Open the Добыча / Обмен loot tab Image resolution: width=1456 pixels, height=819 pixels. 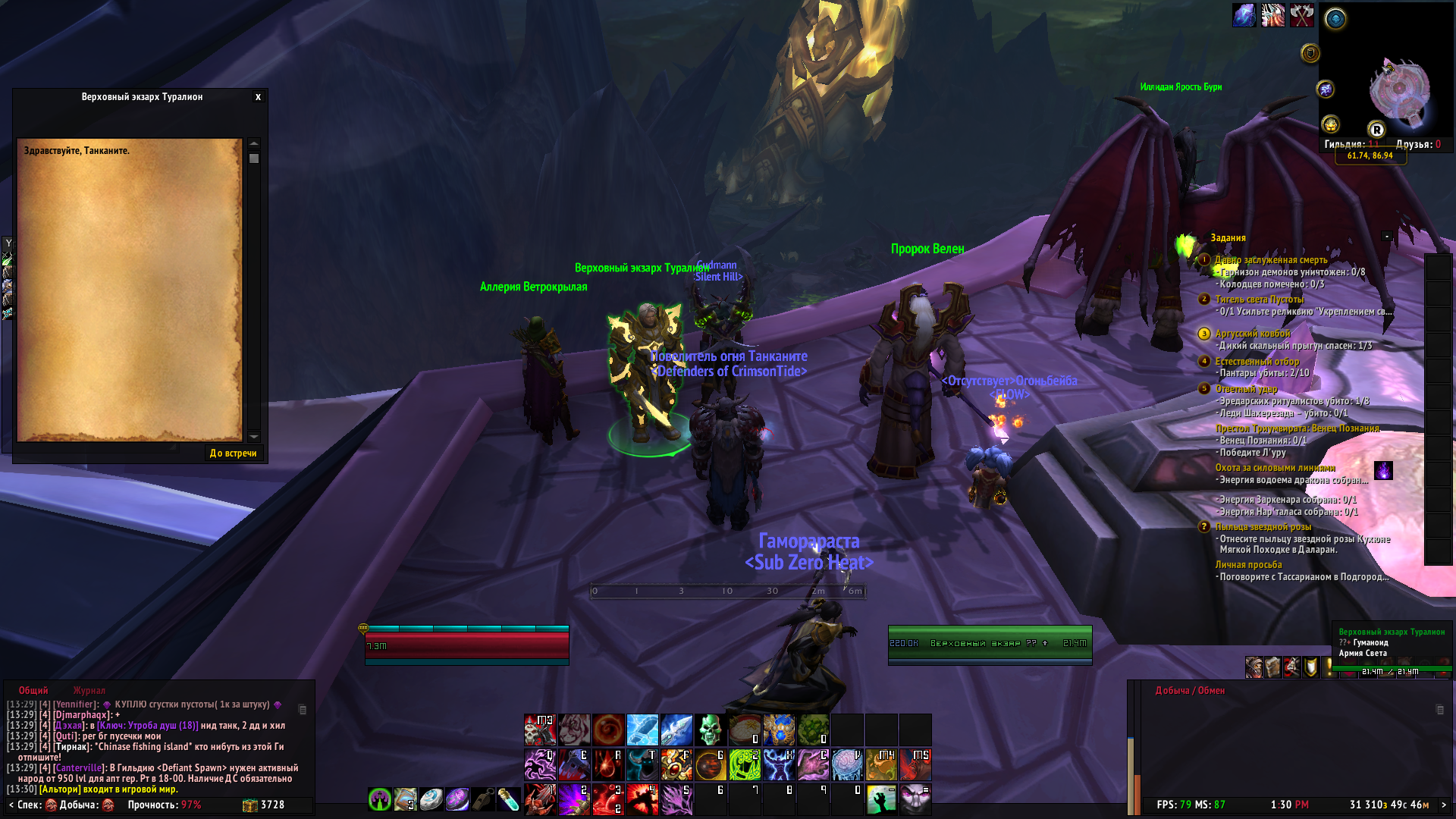[1190, 691]
